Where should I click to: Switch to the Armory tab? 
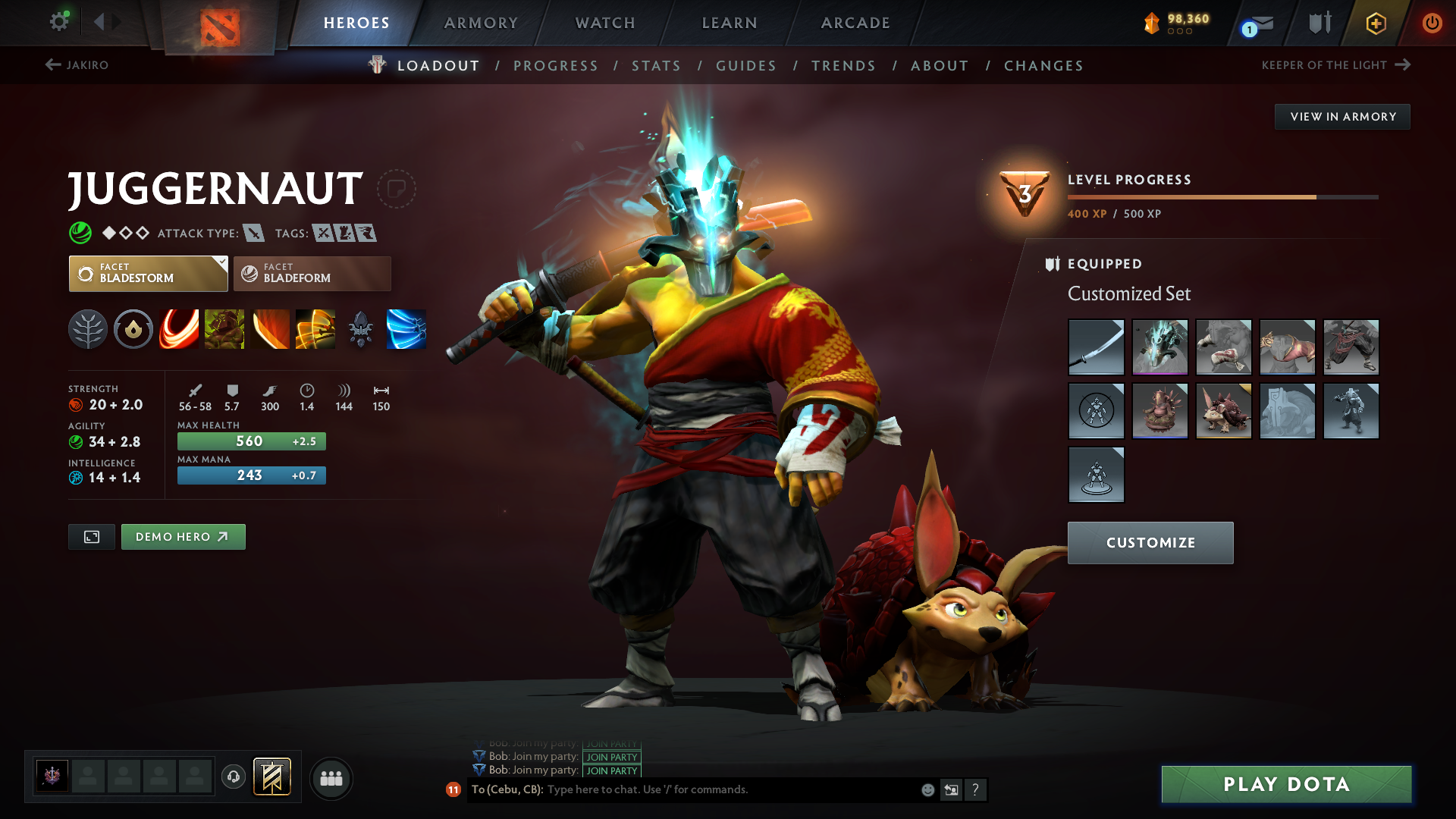coord(481,23)
